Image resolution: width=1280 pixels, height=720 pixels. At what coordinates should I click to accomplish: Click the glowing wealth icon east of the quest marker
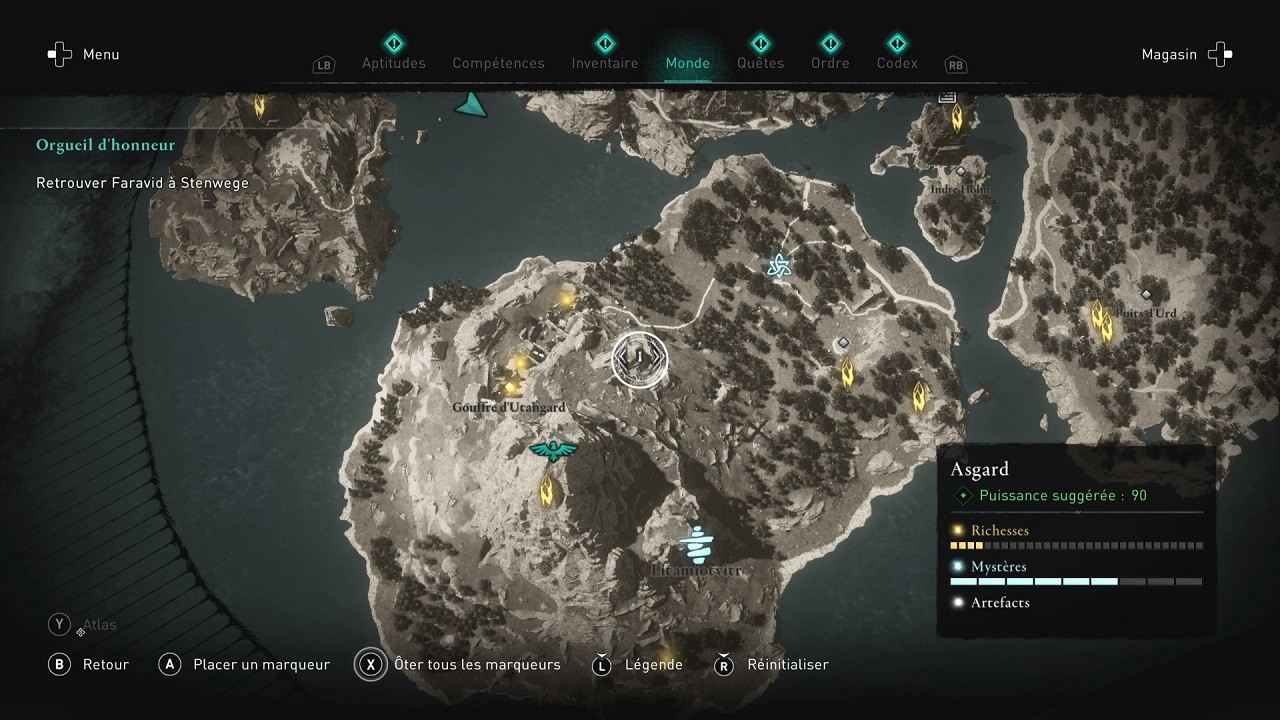pyautogui.click(x=847, y=373)
